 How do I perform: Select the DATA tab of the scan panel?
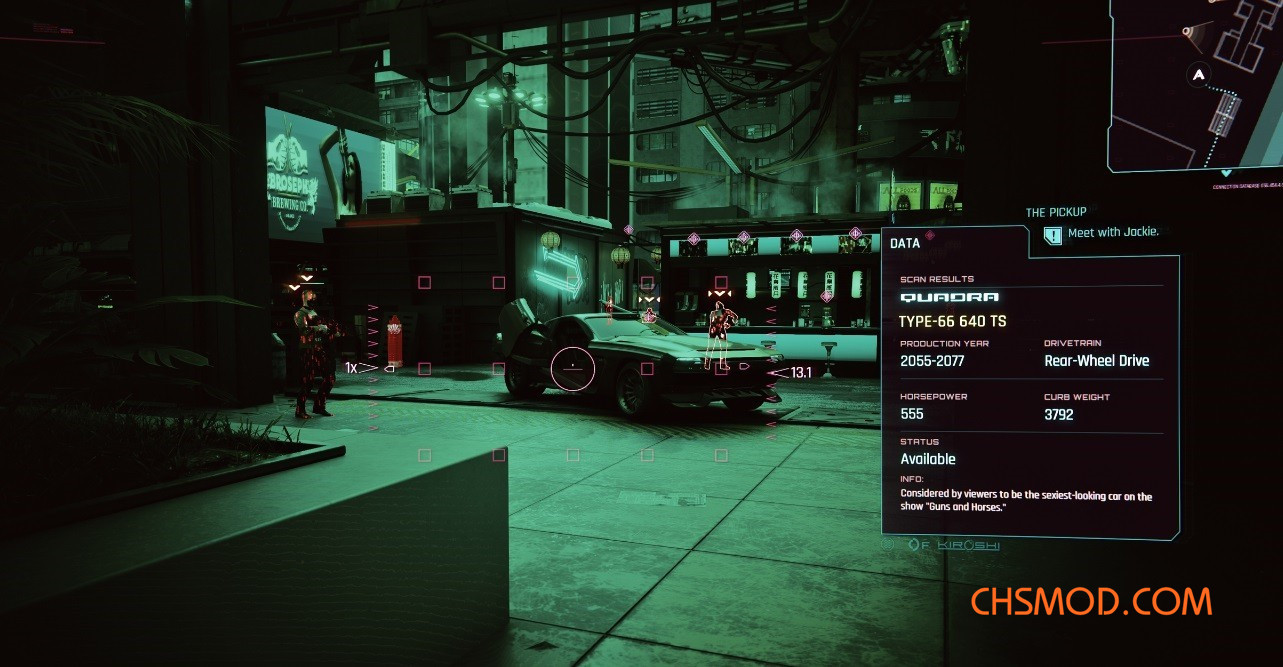point(905,243)
